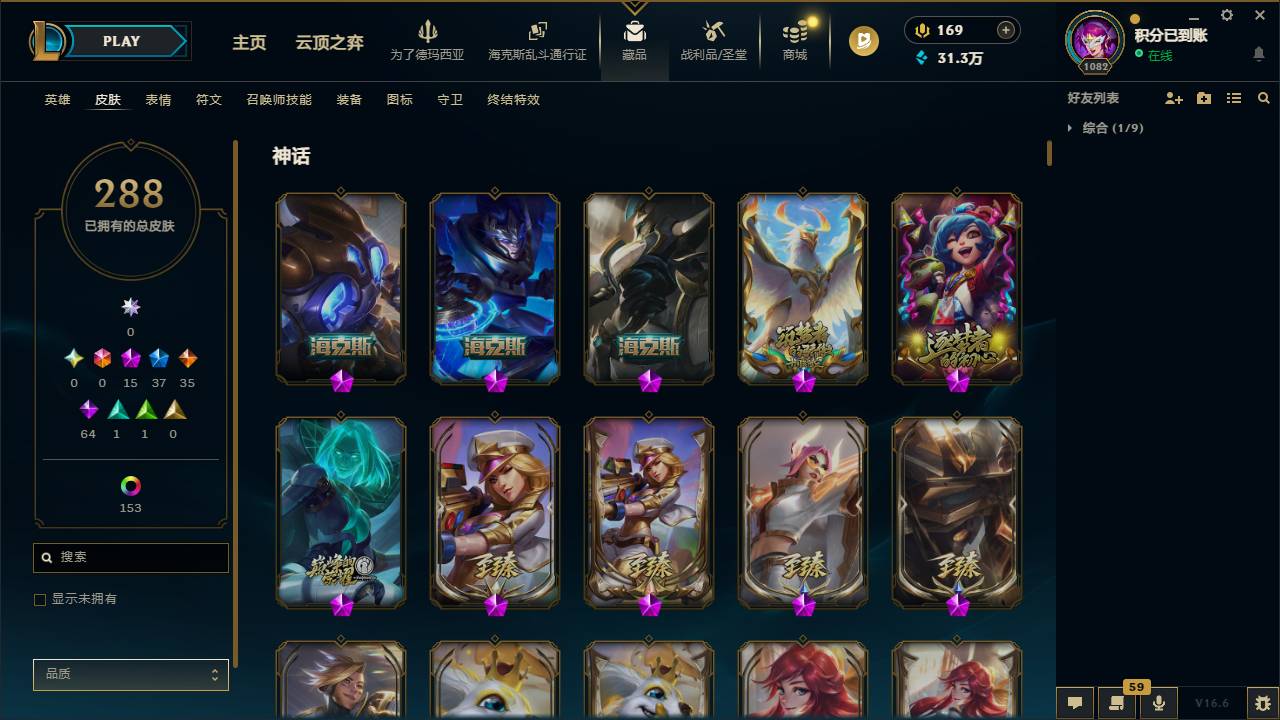Viewport: 1280px width, 720px height.
Task: Open the settings gear at top right
Action: click(x=1226, y=15)
